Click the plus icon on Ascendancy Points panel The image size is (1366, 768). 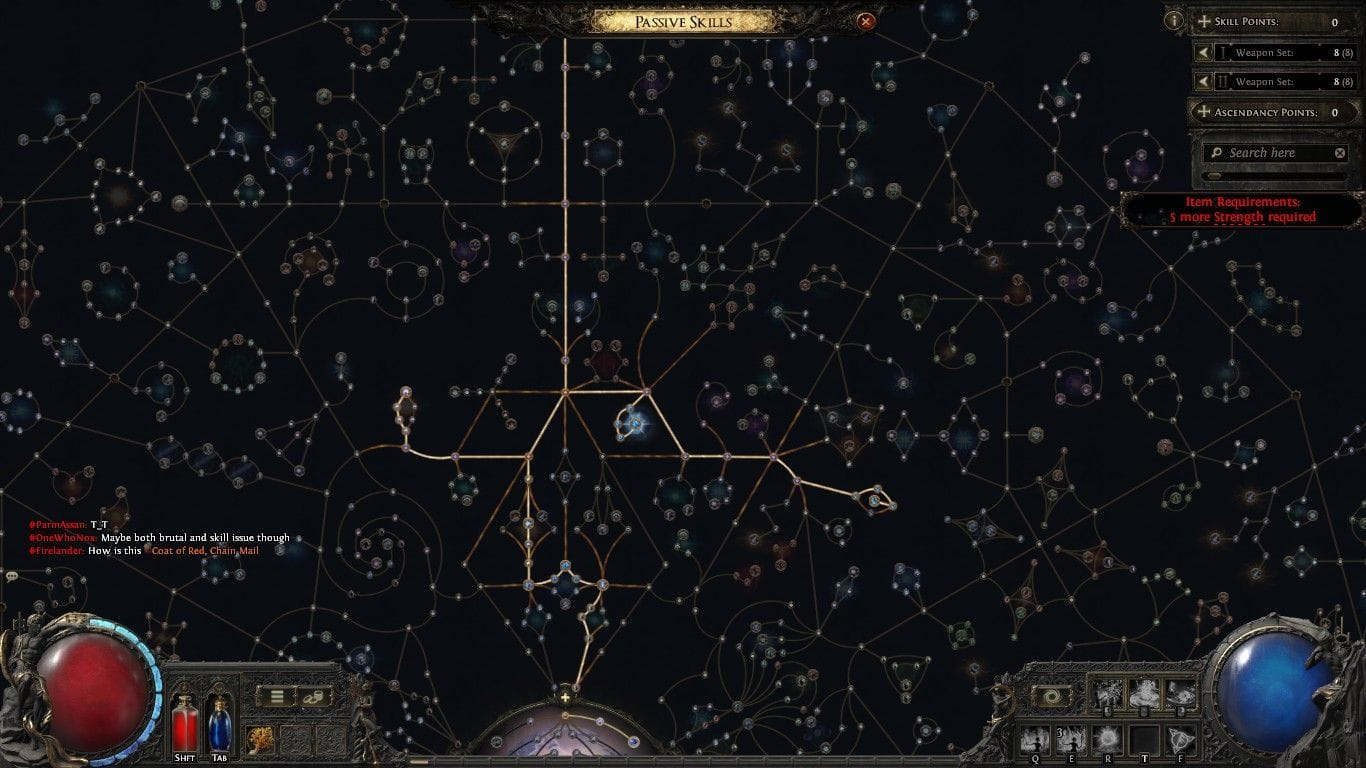tap(1204, 112)
